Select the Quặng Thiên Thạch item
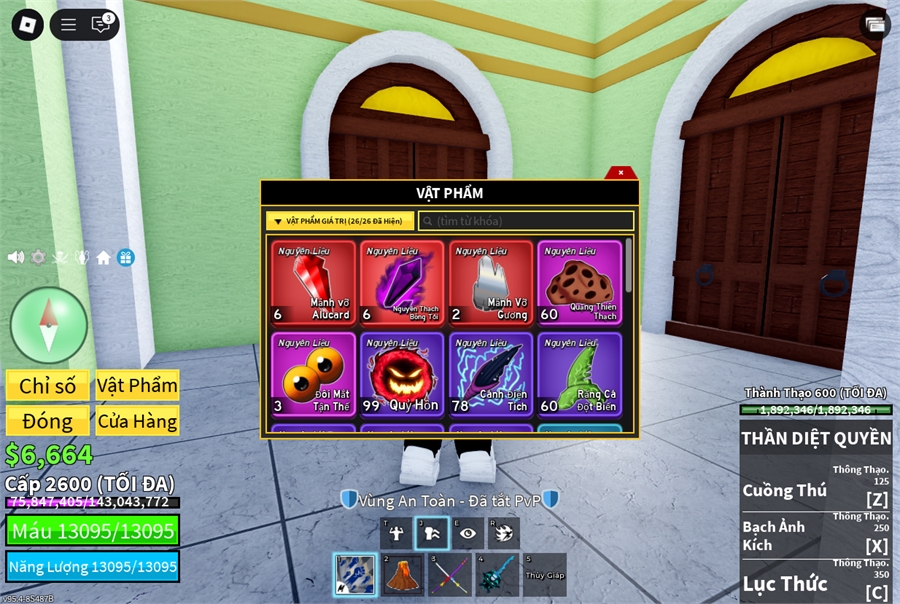This screenshot has width=900, height=604. tap(579, 283)
